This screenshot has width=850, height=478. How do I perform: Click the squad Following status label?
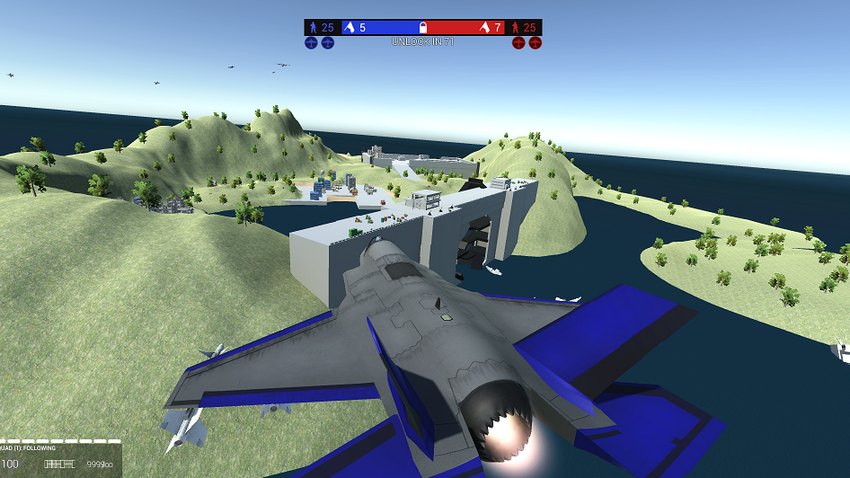[28, 448]
